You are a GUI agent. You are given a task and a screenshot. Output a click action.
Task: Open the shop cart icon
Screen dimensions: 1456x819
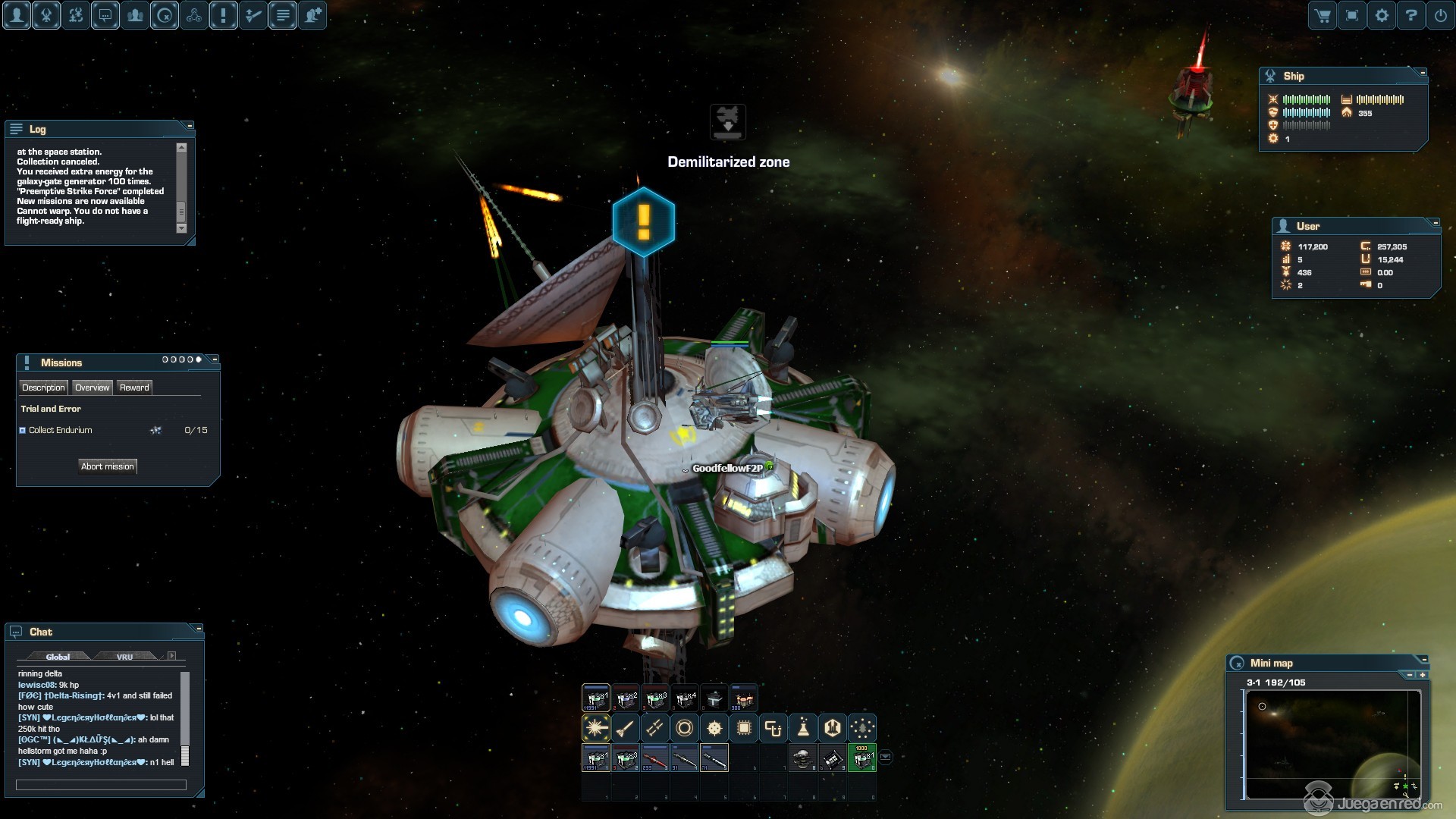point(1323,15)
